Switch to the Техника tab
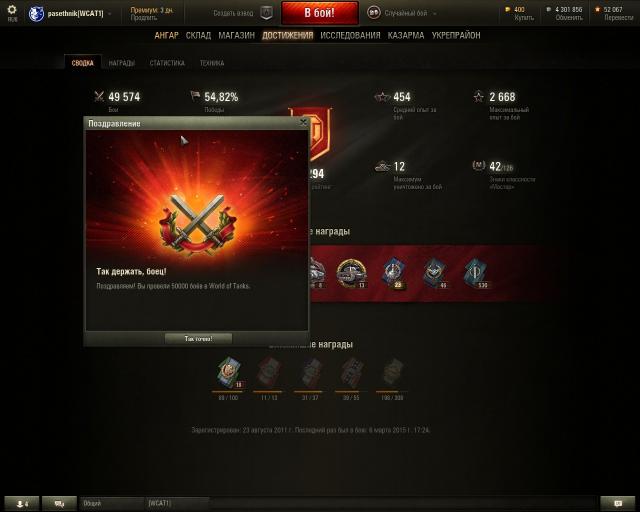Screen dimensions: 640x512 coord(211,63)
